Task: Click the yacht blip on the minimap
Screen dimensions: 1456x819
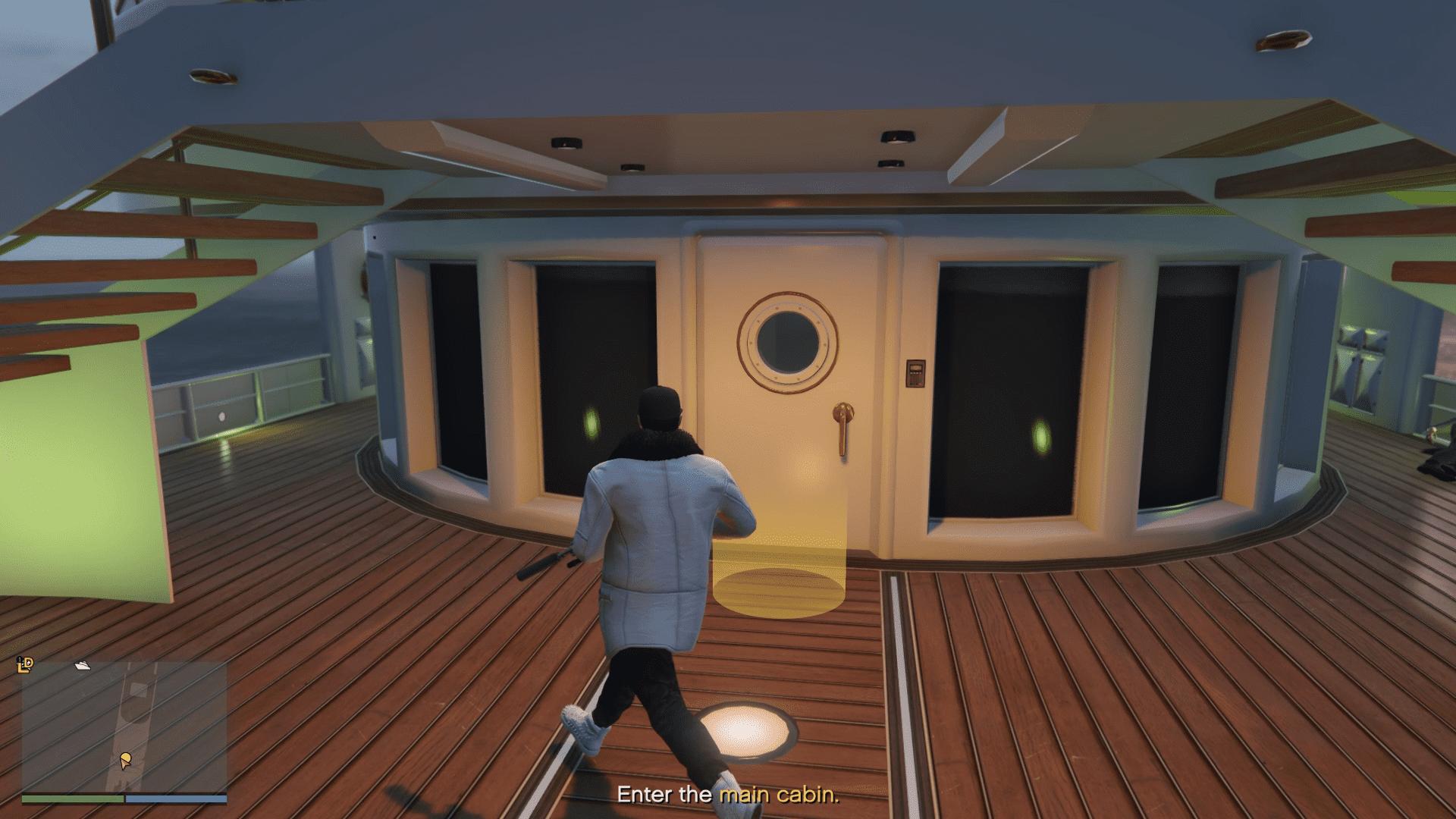Action: pos(82,666)
